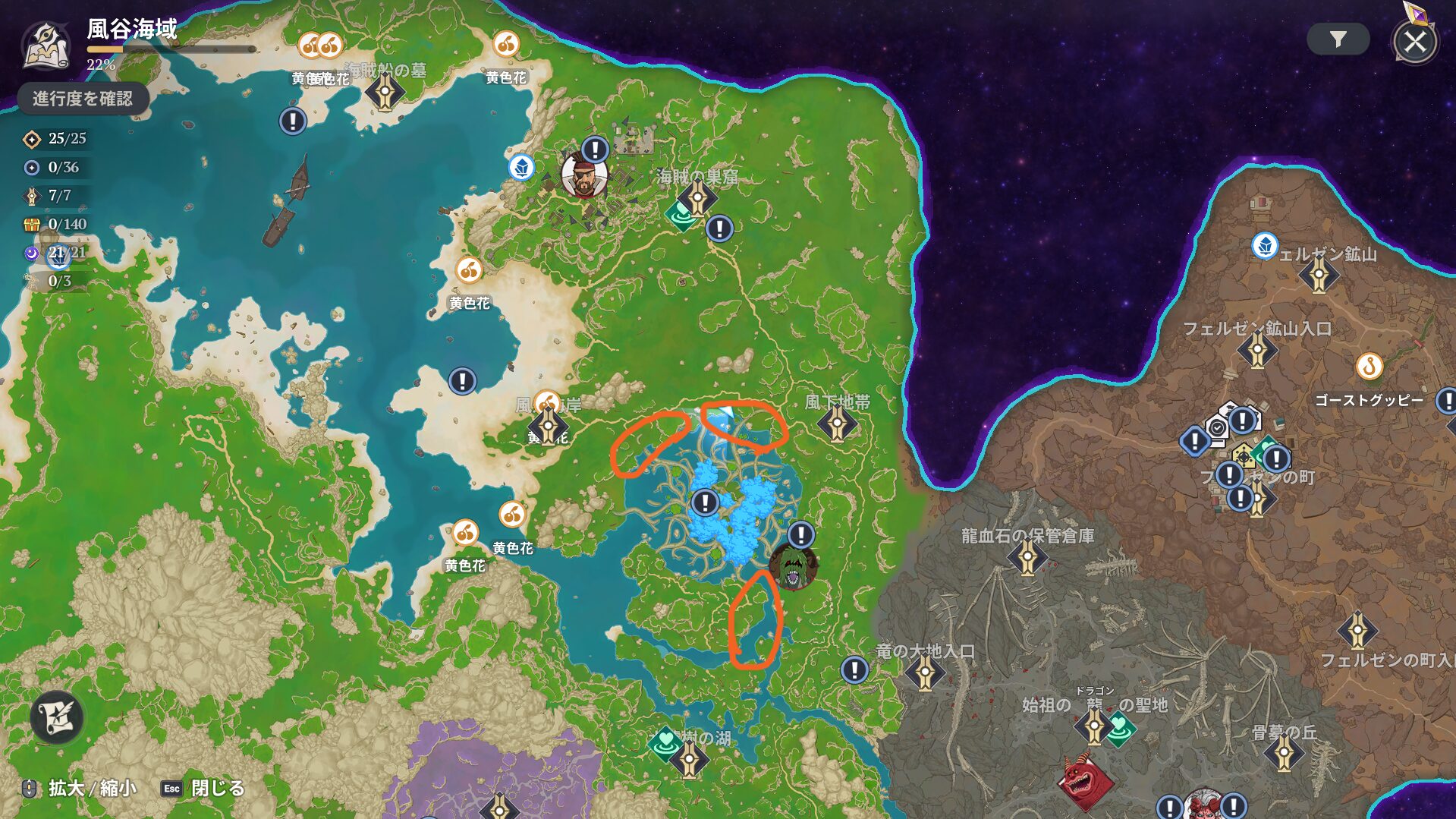This screenshot has height=819, width=1456.
Task: Select the ゴーストグッピー fish marker
Action: 1370,367
